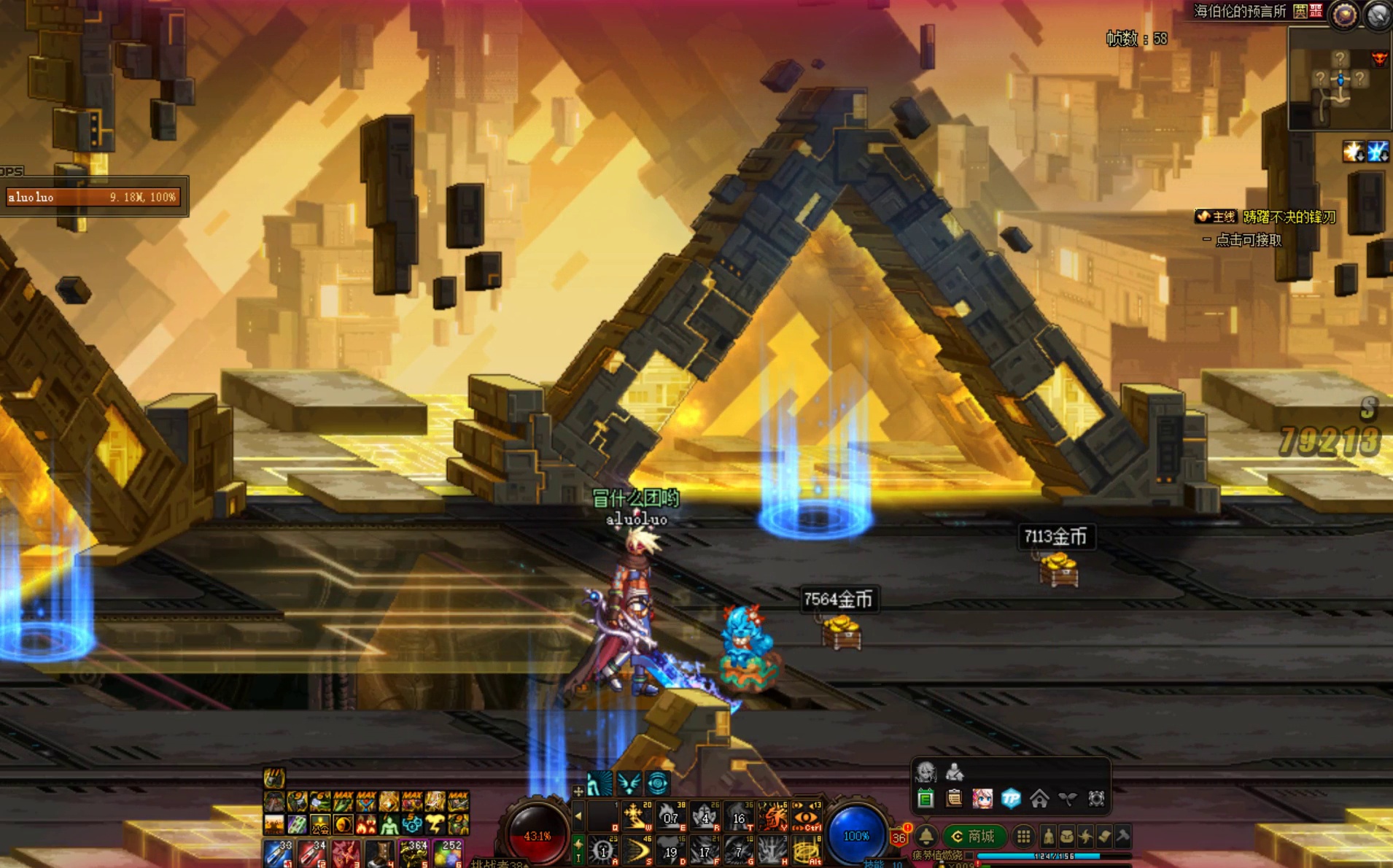The width and height of the screenshot is (1393, 868).
Task: Click the golden bell notification icon
Action: (926, 836)
